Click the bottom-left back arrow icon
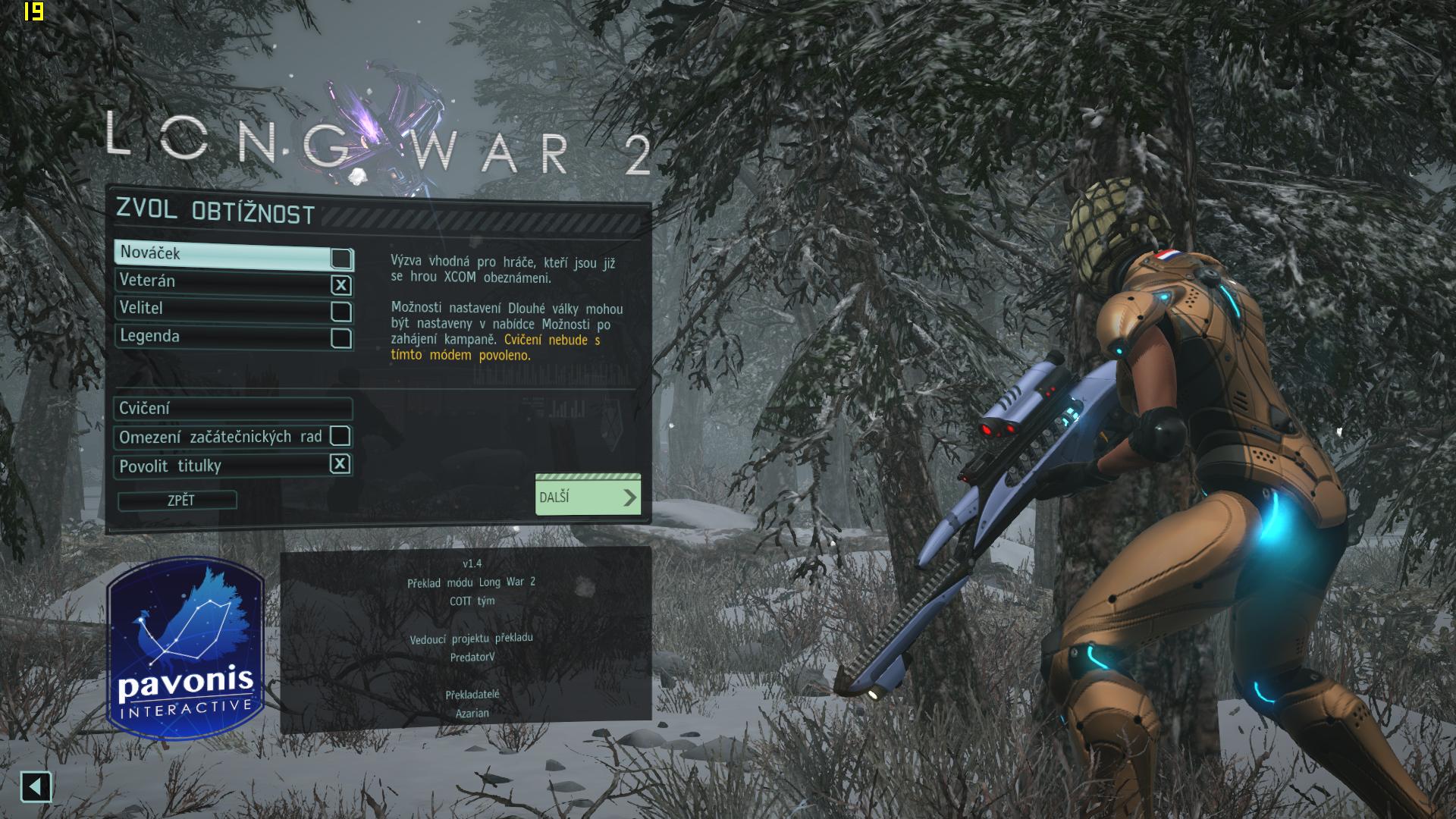The width and height of the screenshot is (1456, 819). point(36,787)
